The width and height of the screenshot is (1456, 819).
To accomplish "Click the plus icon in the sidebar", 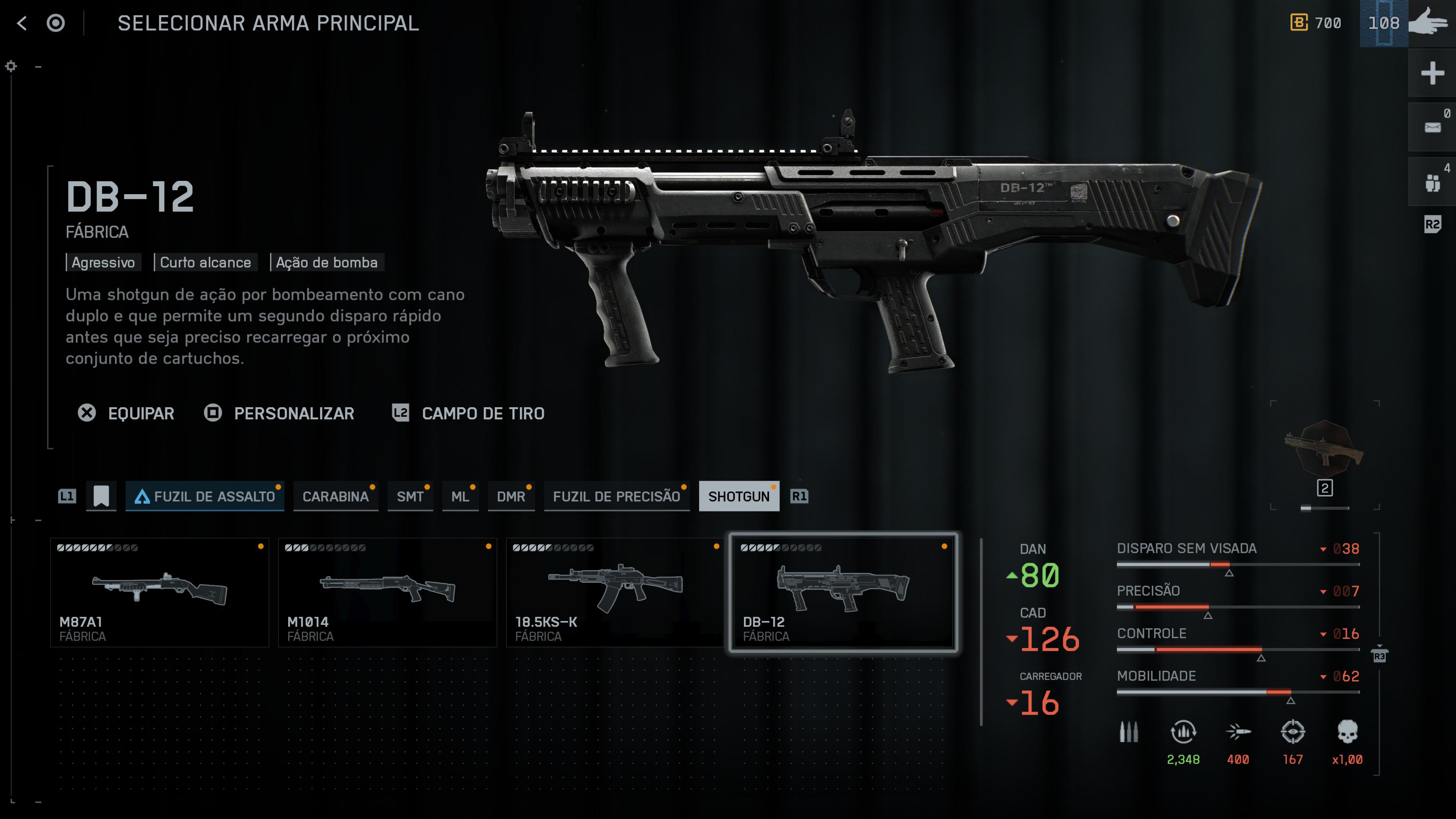I will click(1432, 73).
